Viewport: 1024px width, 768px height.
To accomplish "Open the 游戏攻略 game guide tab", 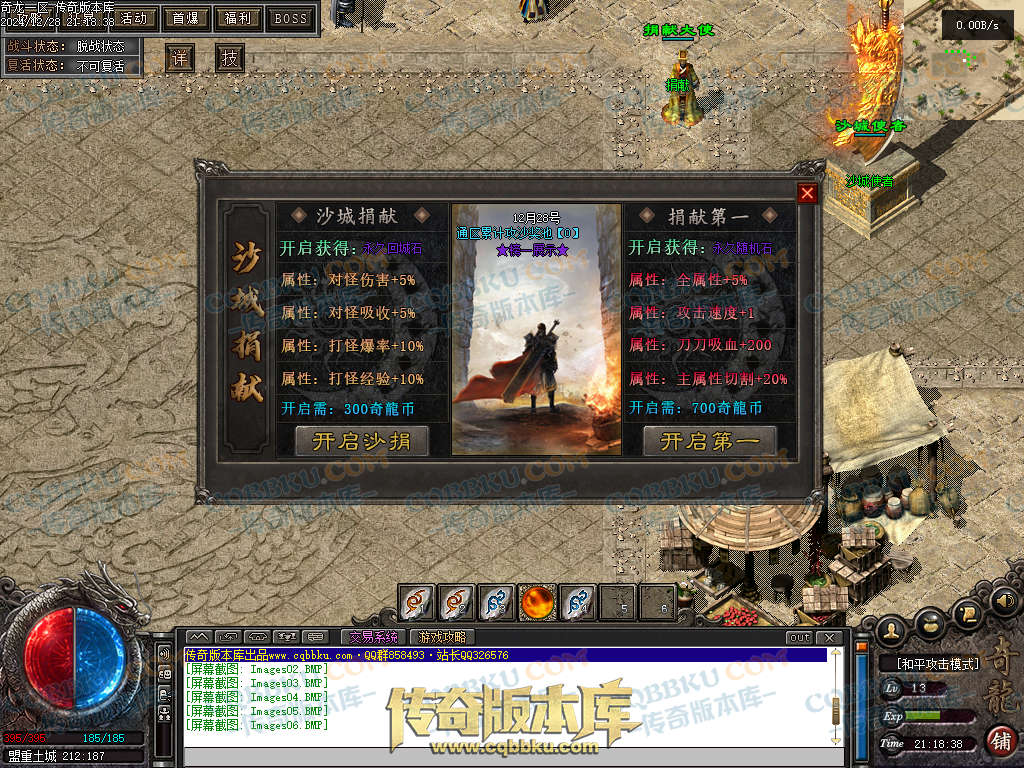I will (x=441, y=637).
